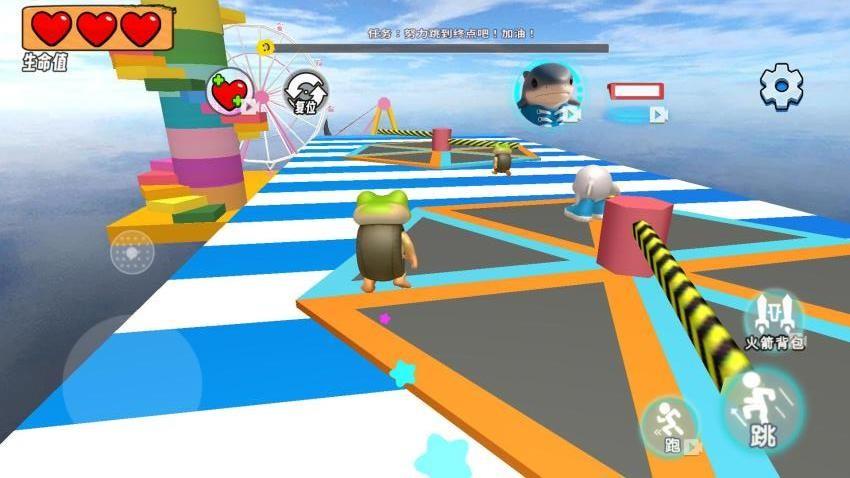This screenshot has height=478, width=850.
Task: Tap the small dotted circle button
Action: coord(132,252)
